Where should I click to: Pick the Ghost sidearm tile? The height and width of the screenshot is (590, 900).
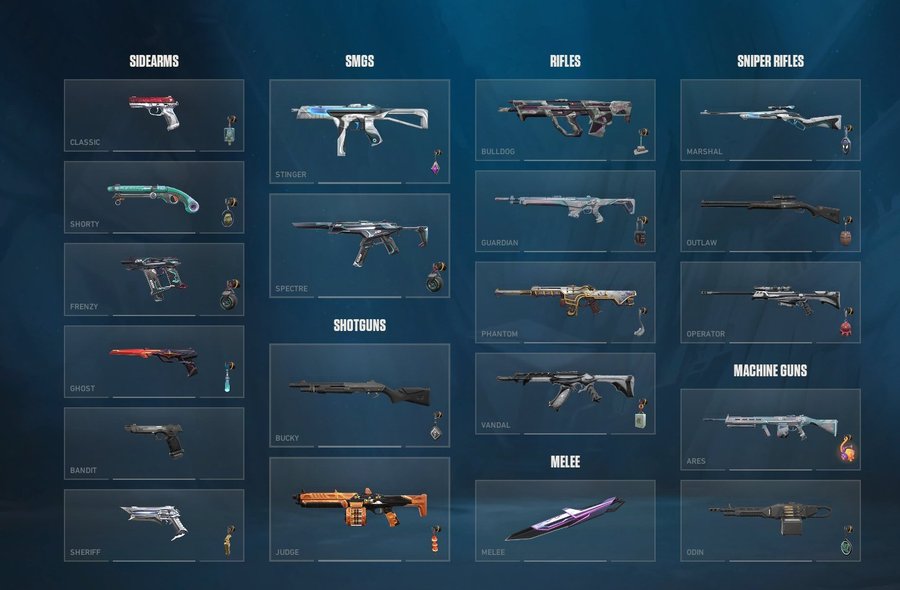(153, 361)
